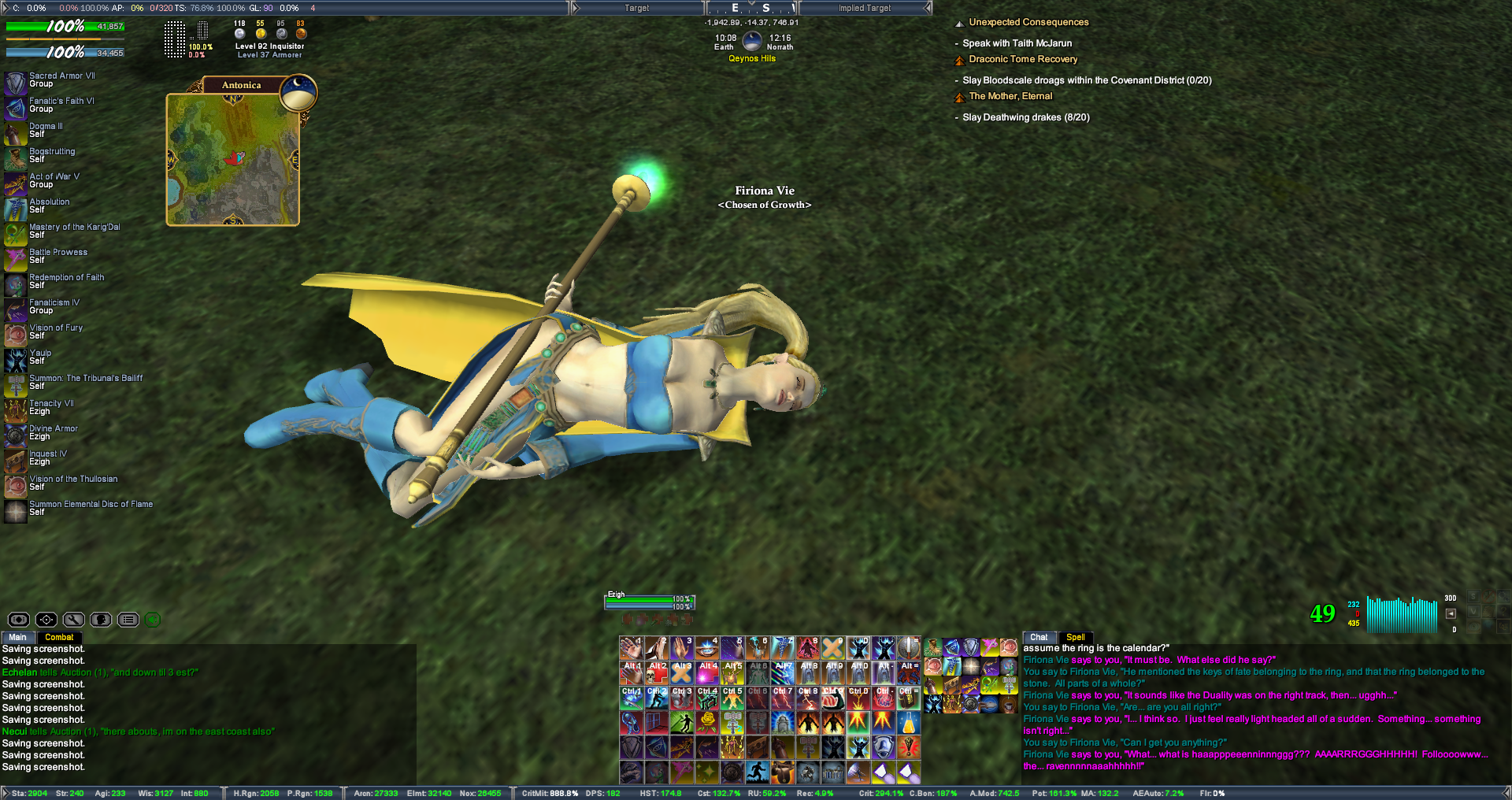This screenshot has width=1512, height=800.
Task: Switch to the Combat chat tab
Action: (x=59, y=637)
